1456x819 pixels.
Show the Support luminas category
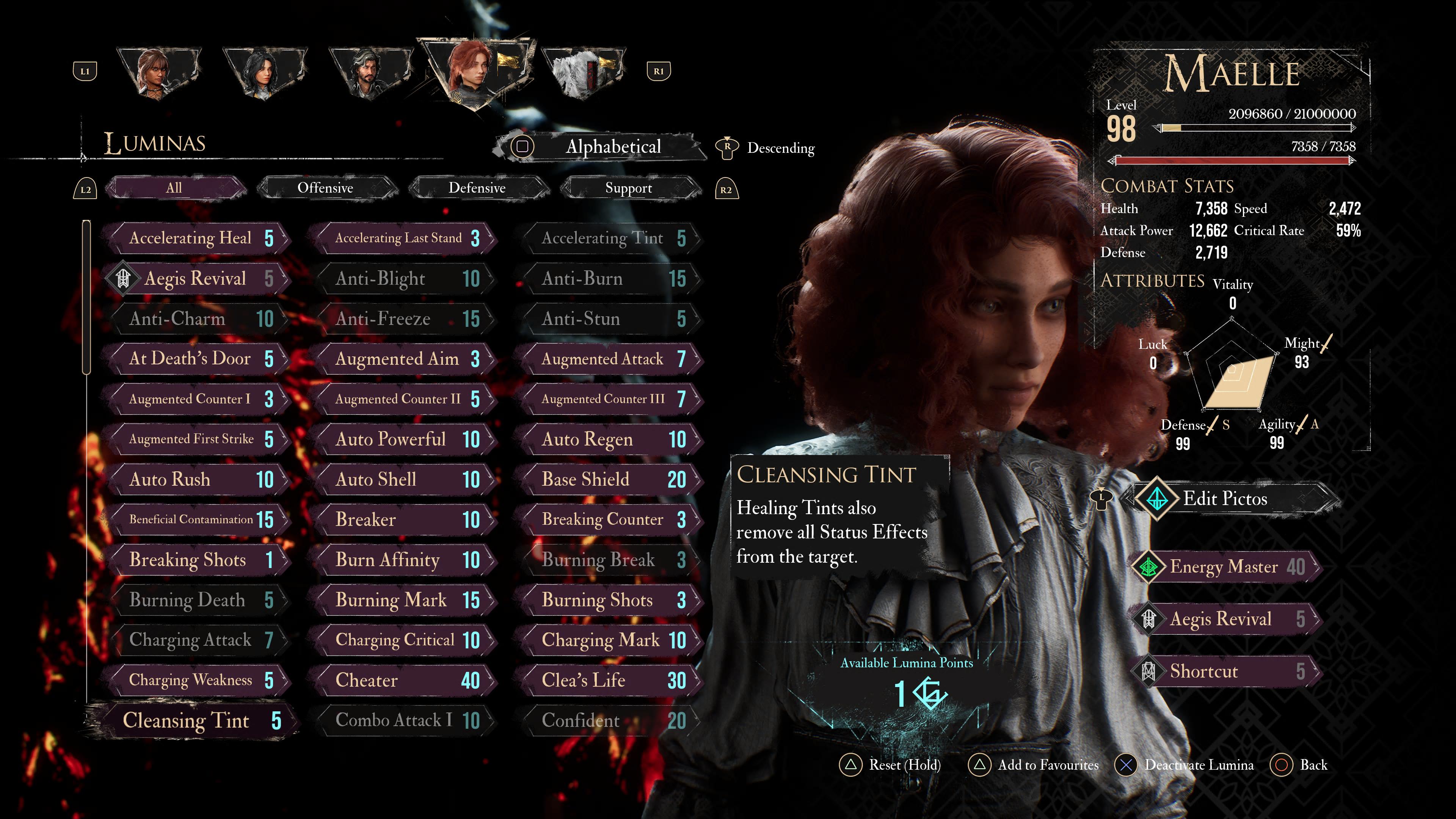[x=629, y=188]
